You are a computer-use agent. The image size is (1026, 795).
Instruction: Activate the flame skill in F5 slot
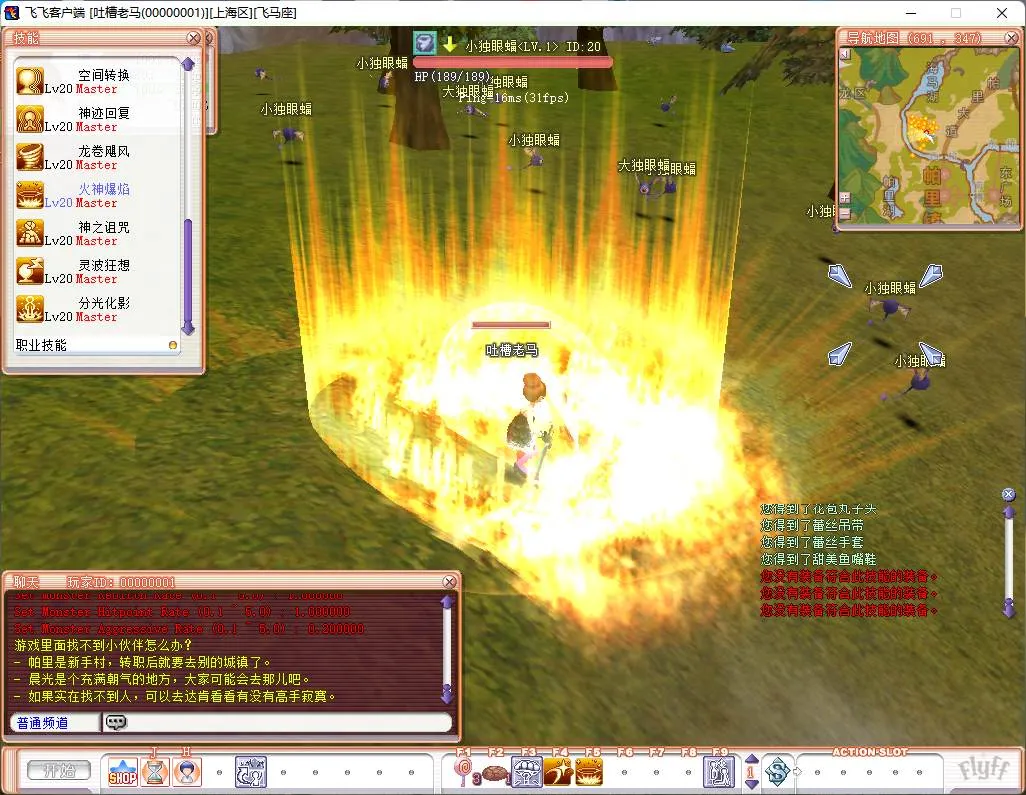tap(589, 771)
